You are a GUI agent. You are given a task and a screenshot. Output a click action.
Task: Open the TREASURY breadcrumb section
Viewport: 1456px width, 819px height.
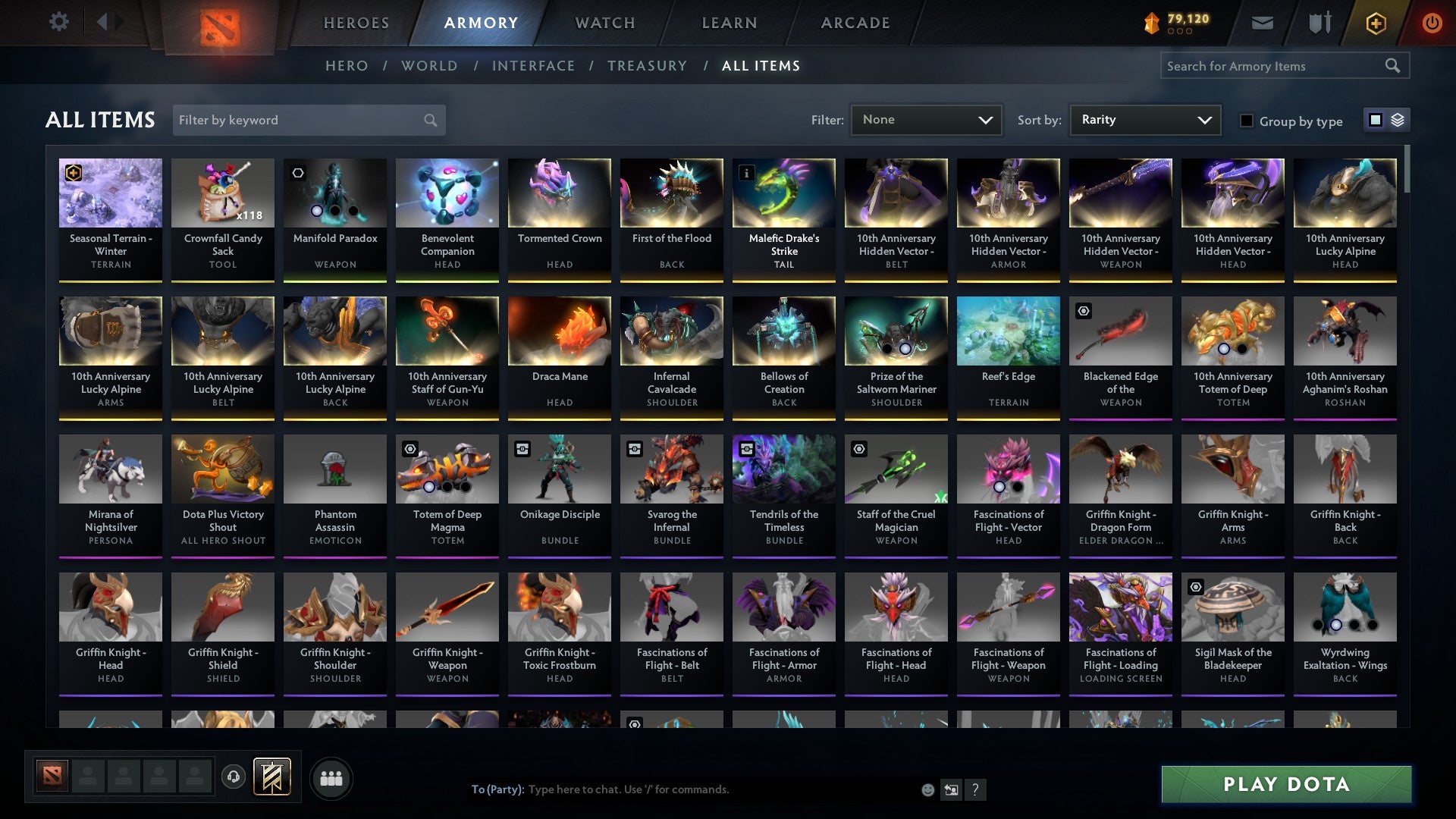tap(647, 66)
